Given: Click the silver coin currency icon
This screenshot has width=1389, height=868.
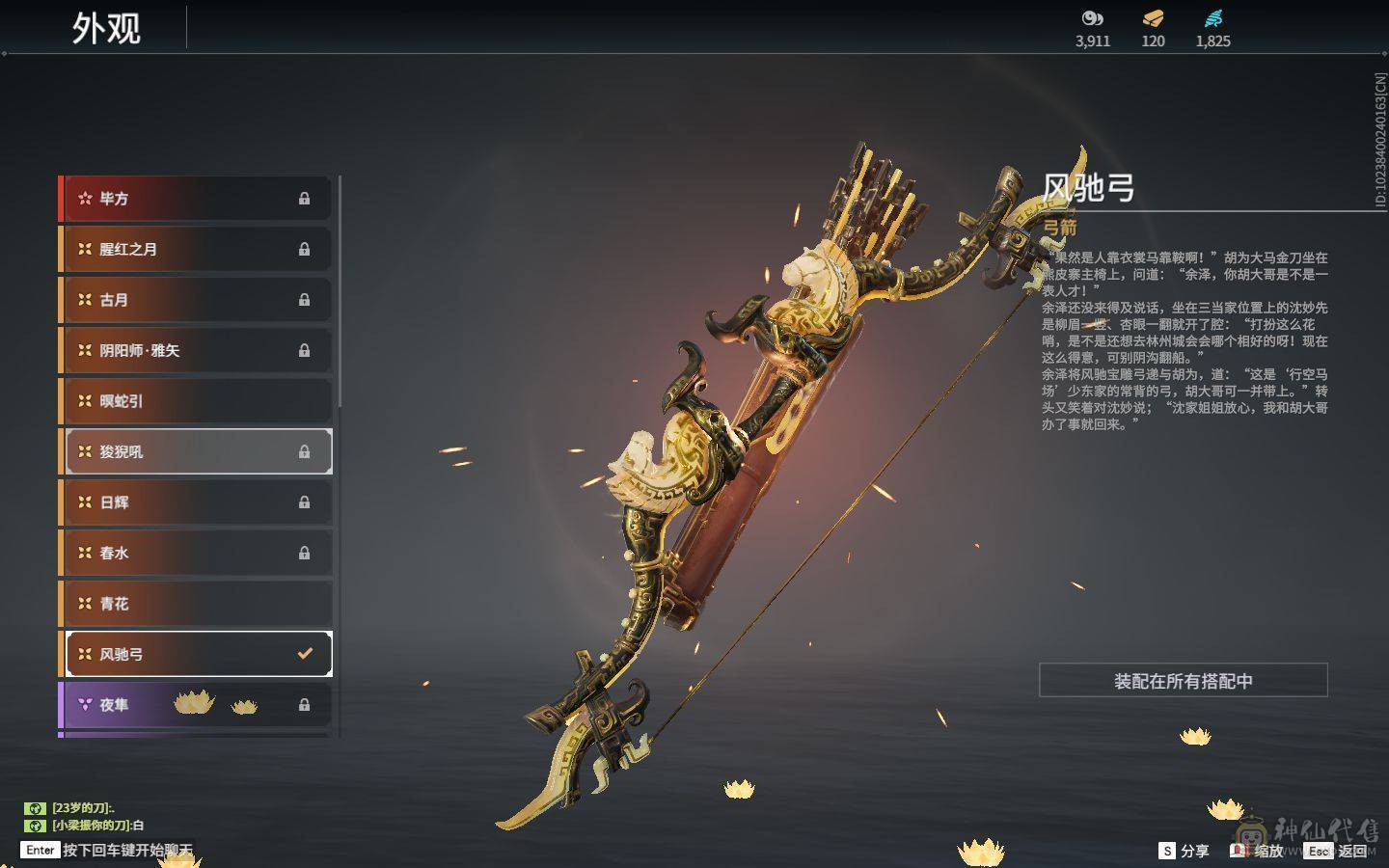Looking at the screenshot, I should [x=1092, y=18].
